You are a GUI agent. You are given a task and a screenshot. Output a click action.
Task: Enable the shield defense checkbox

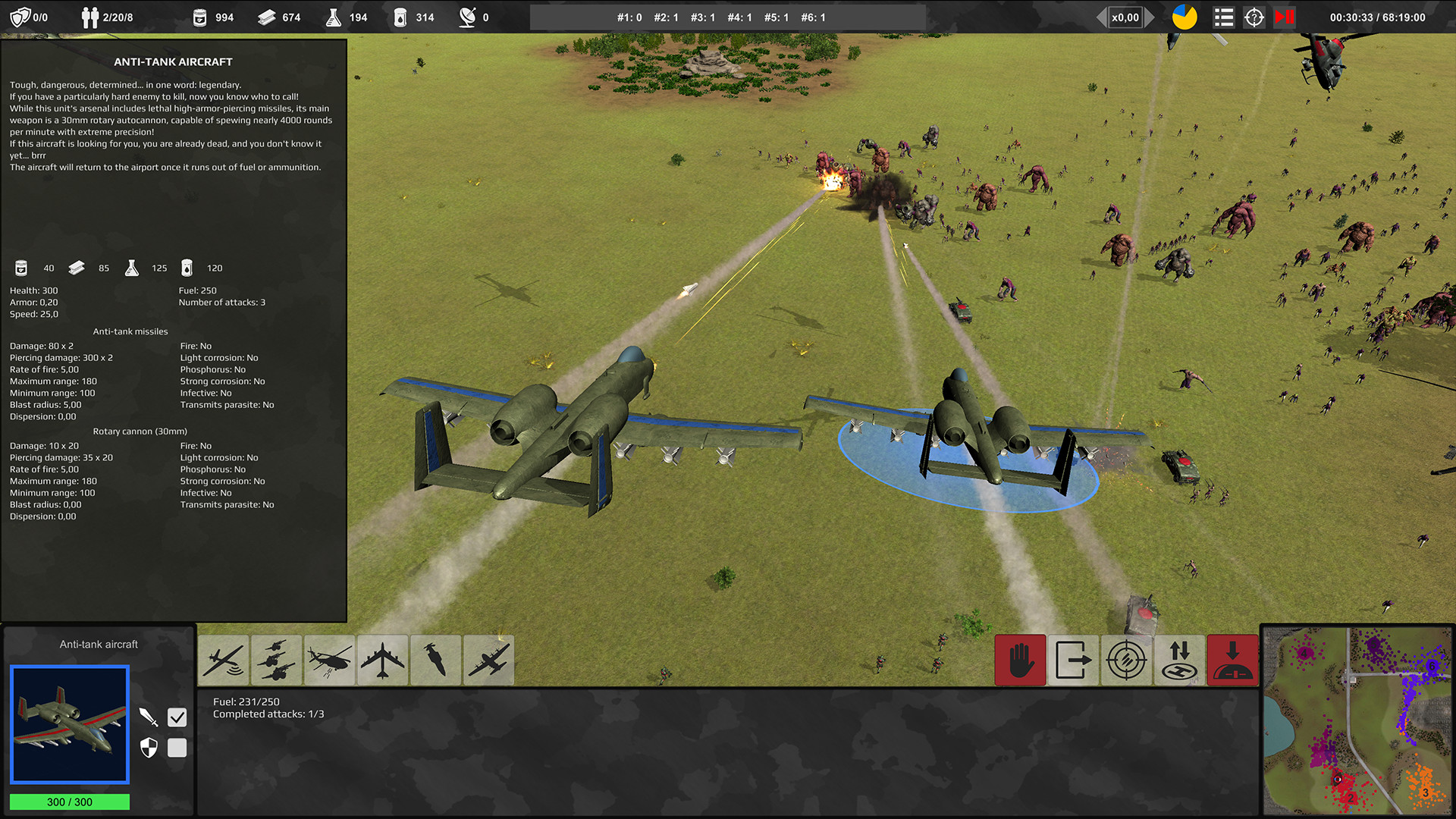[x=177, y=748]
